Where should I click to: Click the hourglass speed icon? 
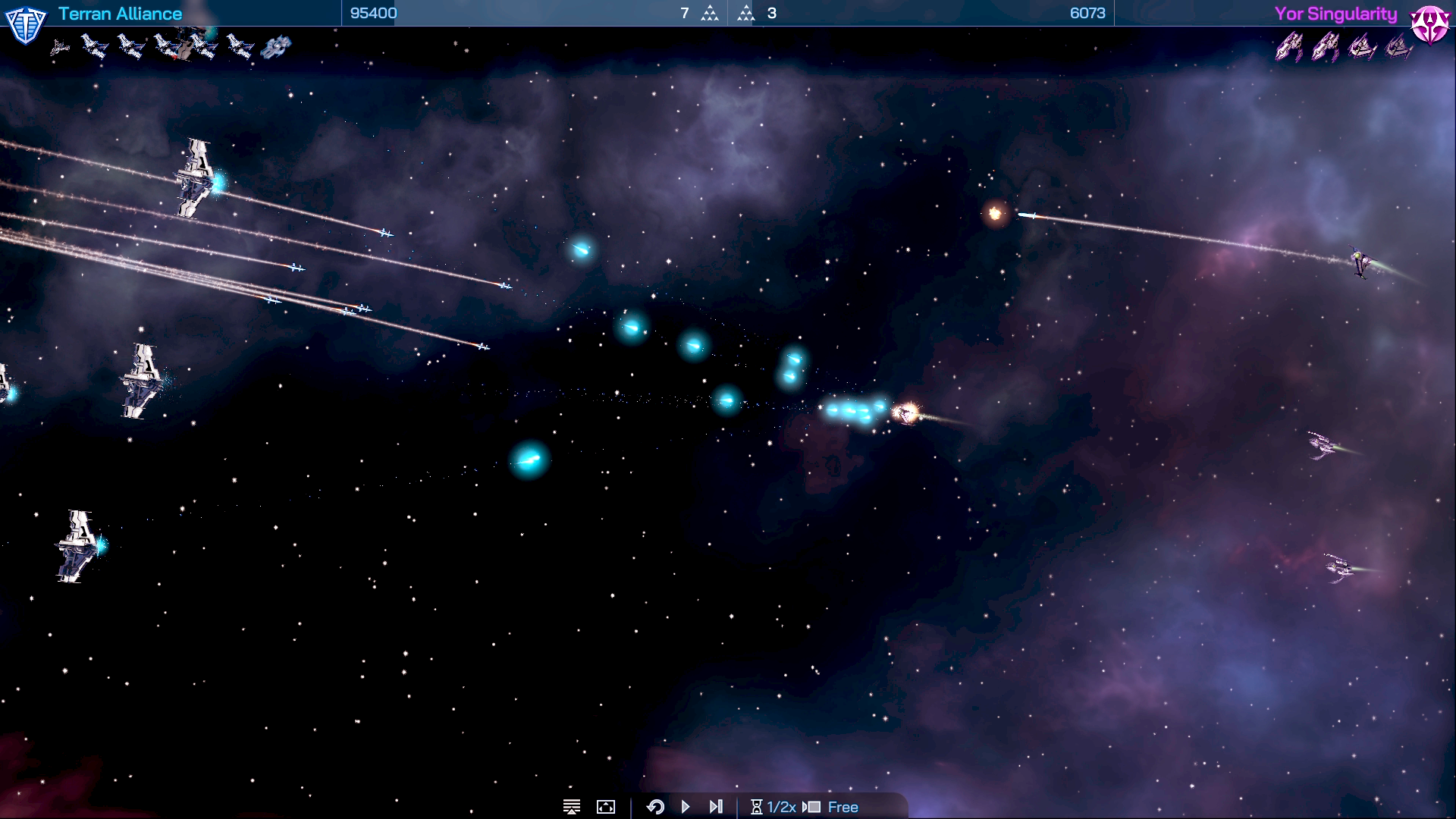[x=758, y=807]
